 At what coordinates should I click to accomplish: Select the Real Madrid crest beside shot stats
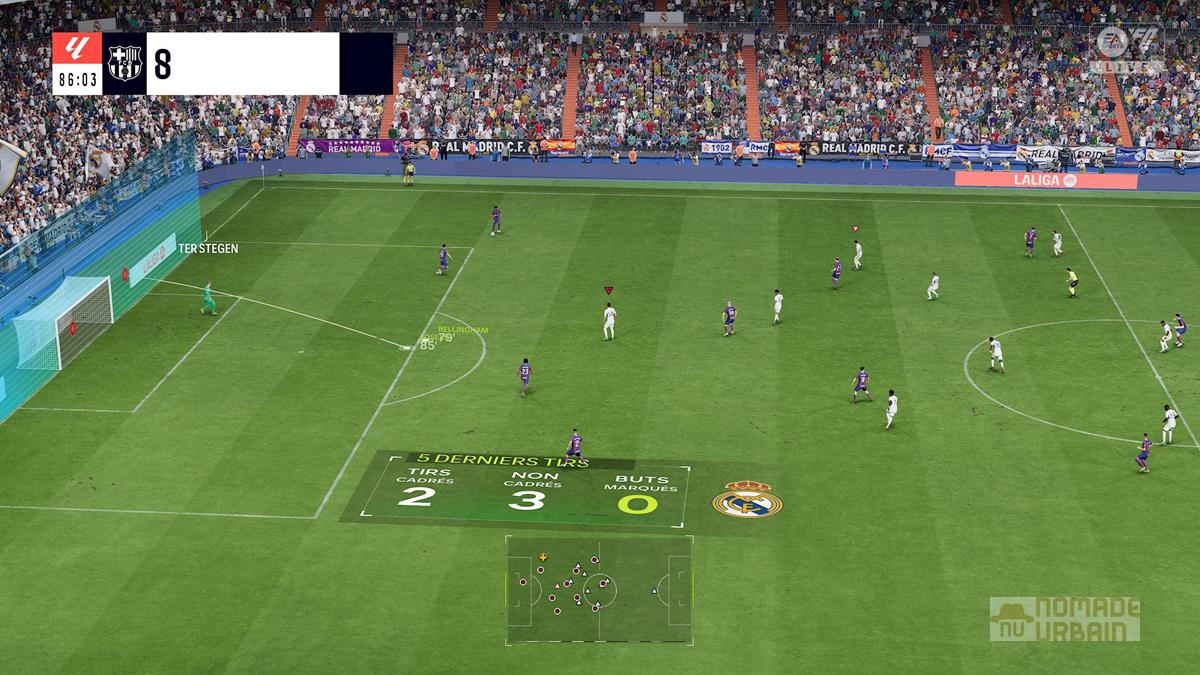pos(747,499)
